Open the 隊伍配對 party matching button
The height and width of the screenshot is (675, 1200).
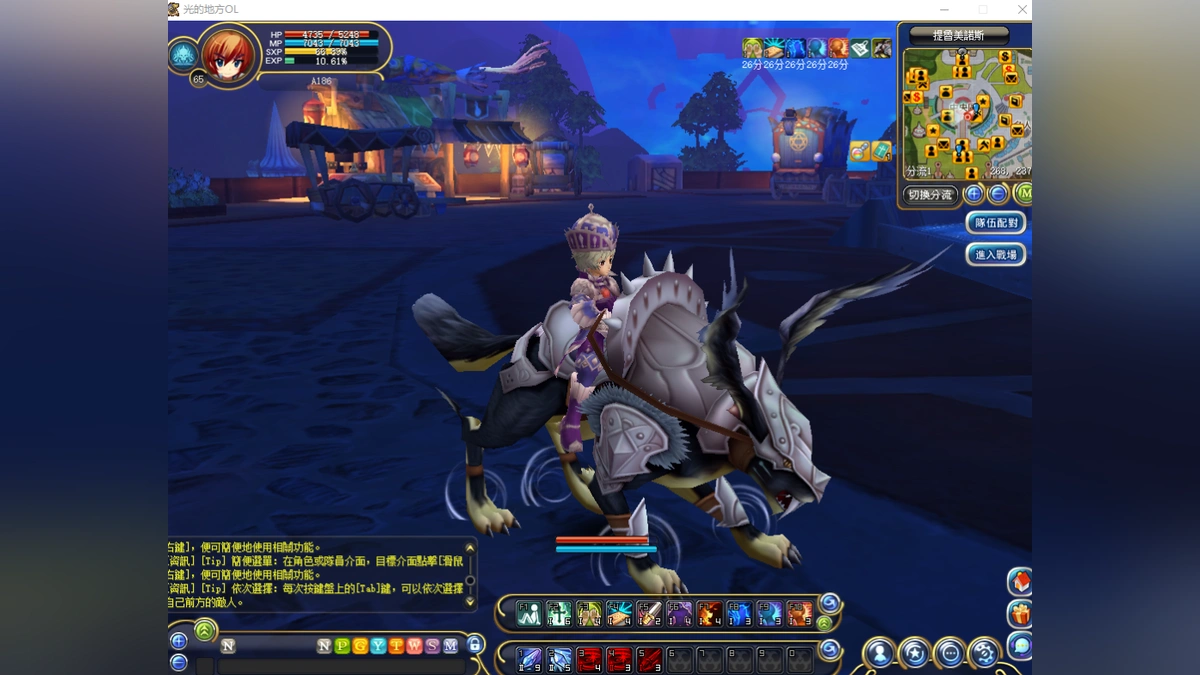pyautogui.click(x=996, y=223)
